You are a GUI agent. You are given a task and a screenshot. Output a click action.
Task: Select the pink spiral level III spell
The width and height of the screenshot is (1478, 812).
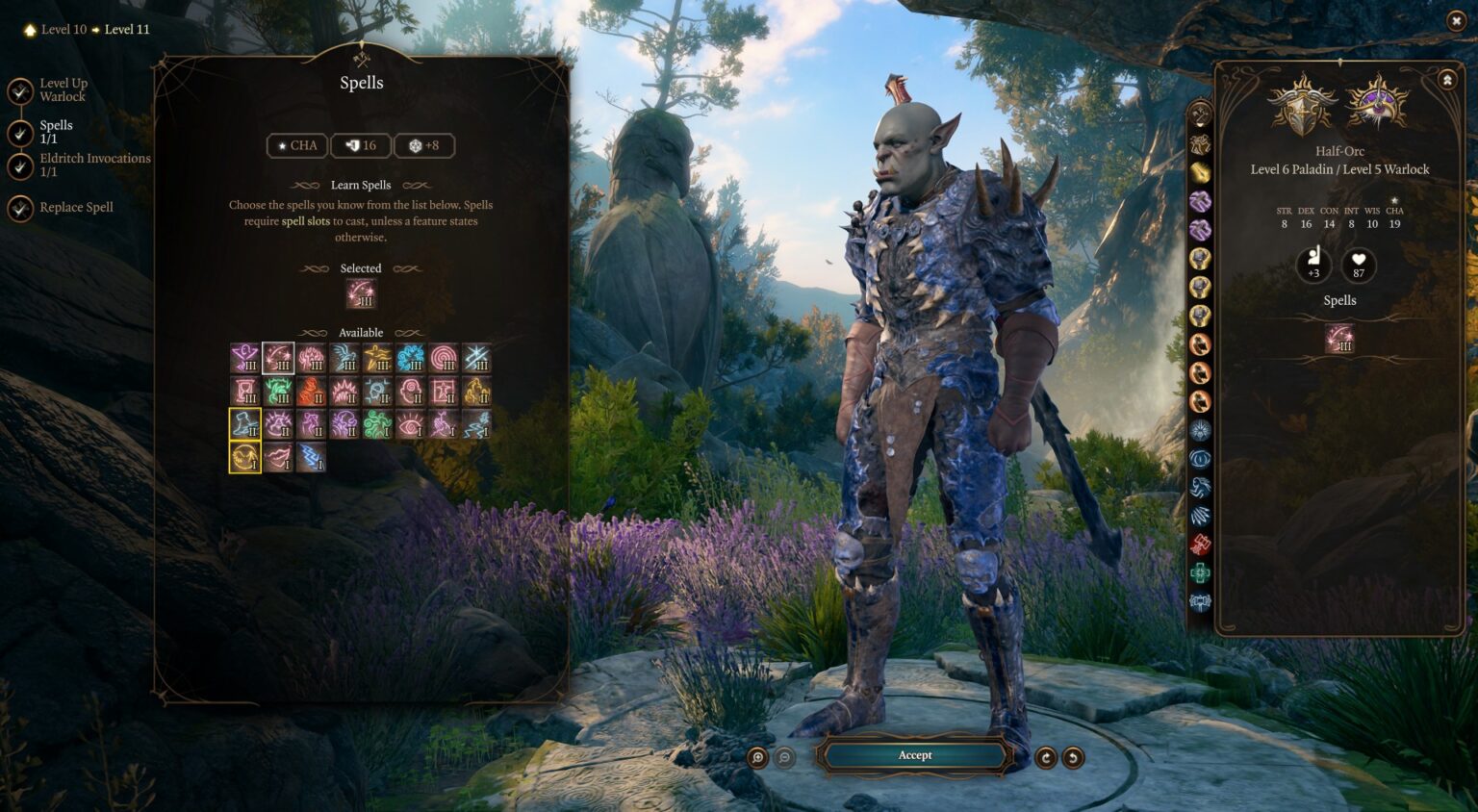[444, 359]
